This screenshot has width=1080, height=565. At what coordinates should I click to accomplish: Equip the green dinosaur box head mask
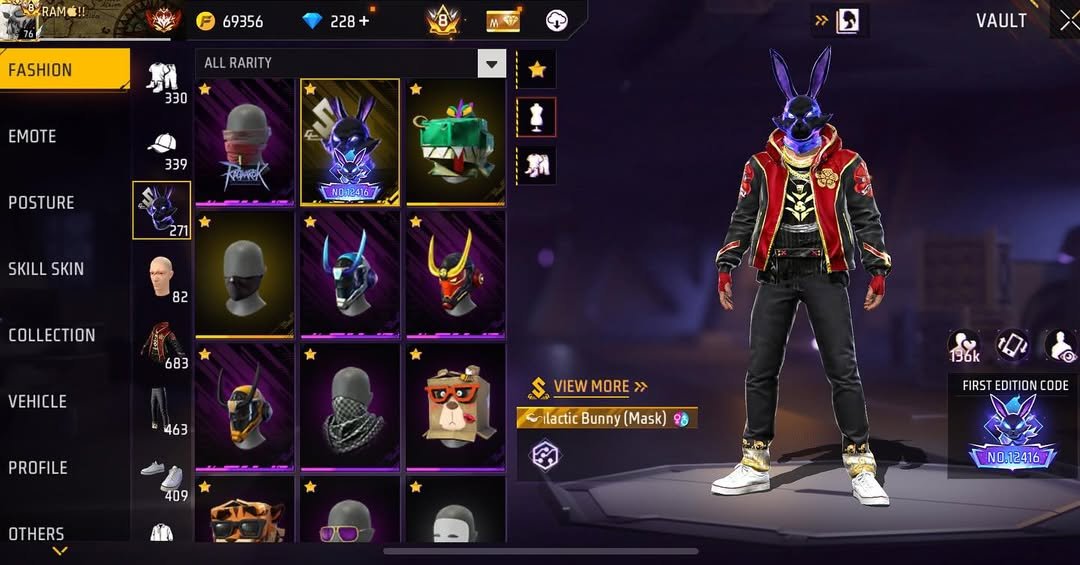pos(455,141)
